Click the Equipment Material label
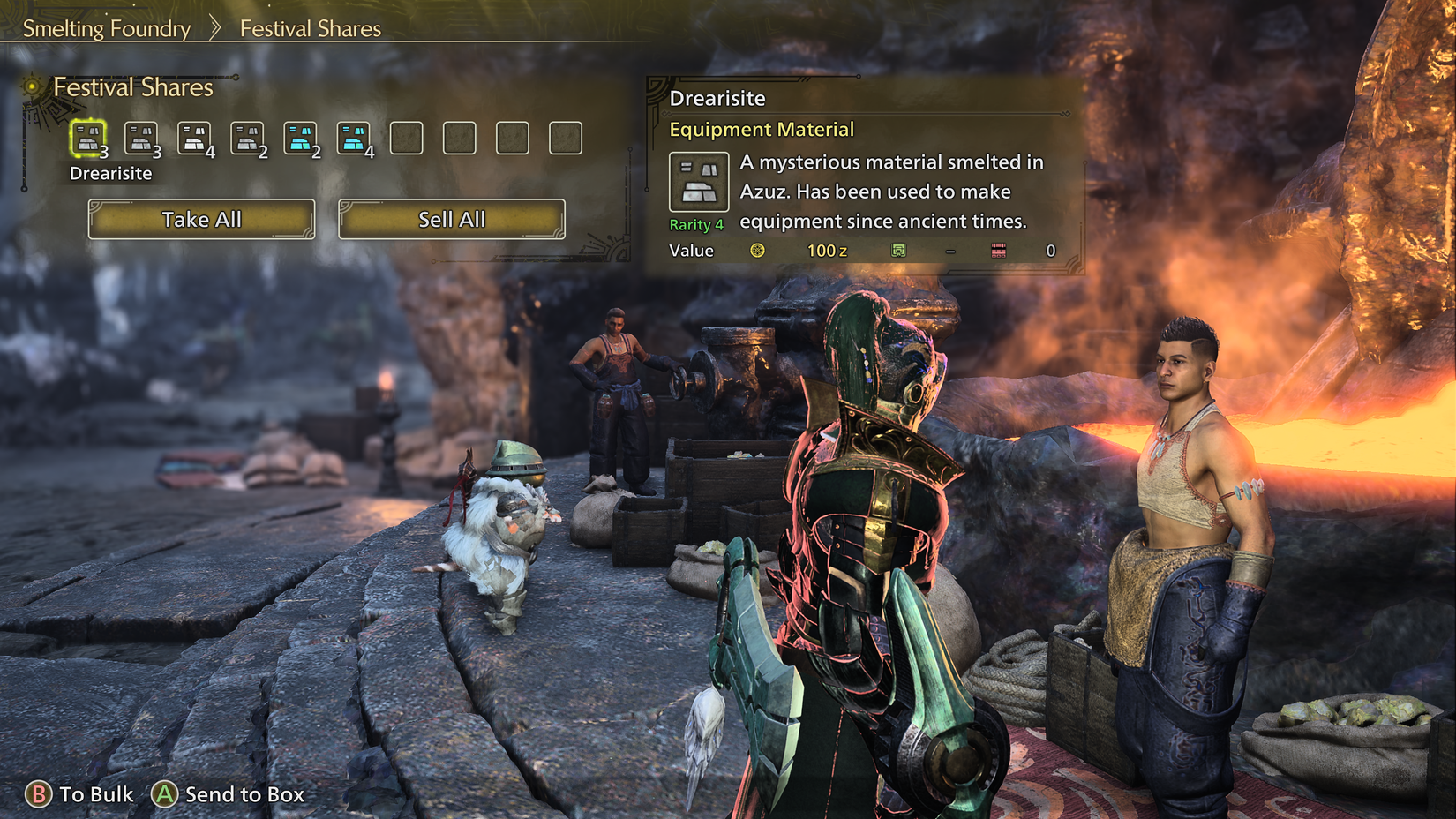The image size is (1456, 819). 762,129
